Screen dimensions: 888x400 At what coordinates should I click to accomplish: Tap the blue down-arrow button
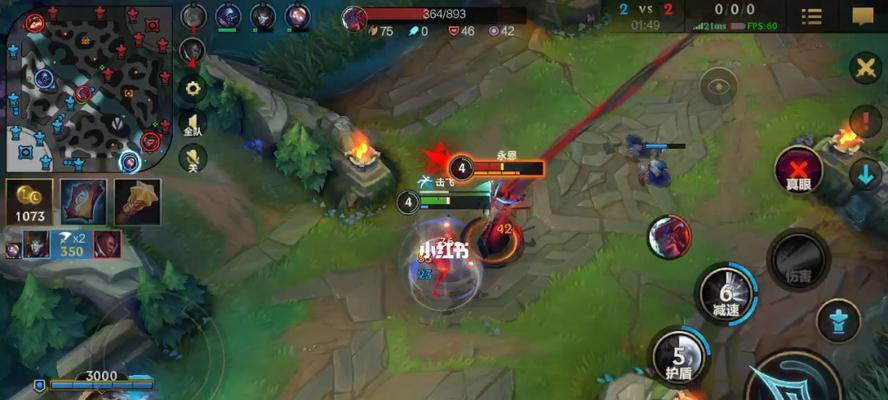coord(864,173)
